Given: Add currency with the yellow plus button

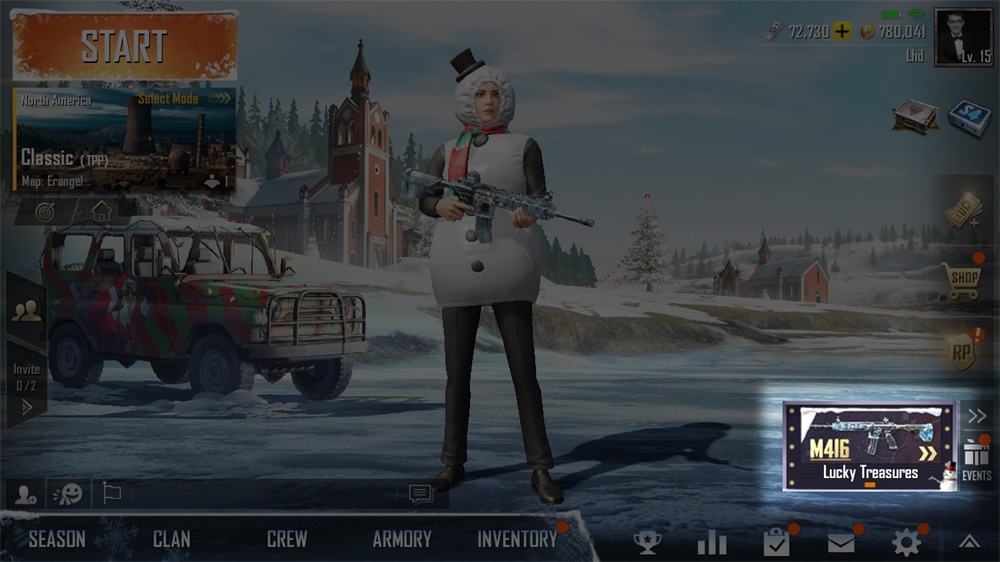Looking at the screenshot, I should click(842, 31).
